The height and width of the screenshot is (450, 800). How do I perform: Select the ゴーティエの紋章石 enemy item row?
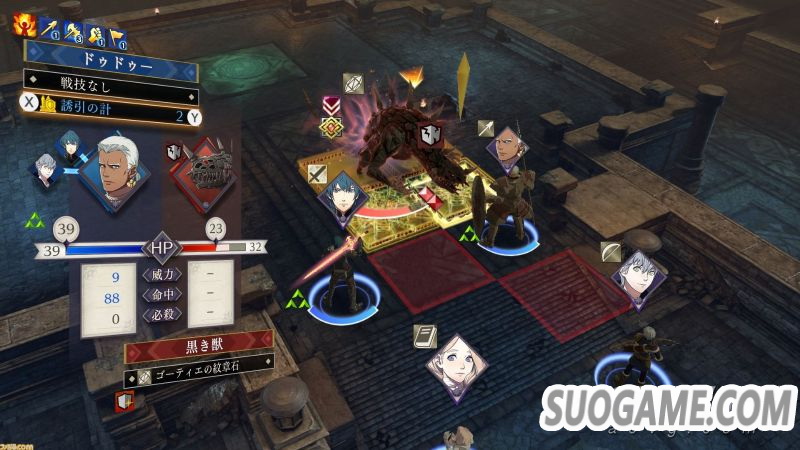(x=198, y=371)
